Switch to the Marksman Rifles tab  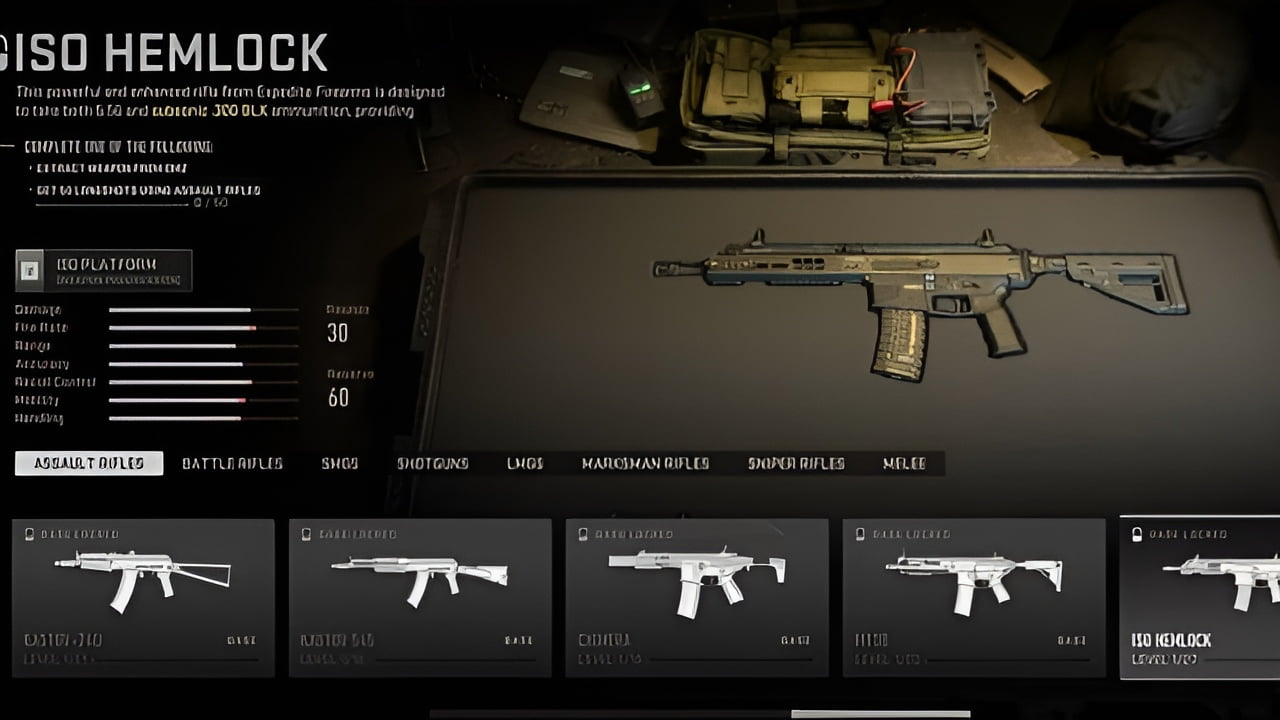647,463
